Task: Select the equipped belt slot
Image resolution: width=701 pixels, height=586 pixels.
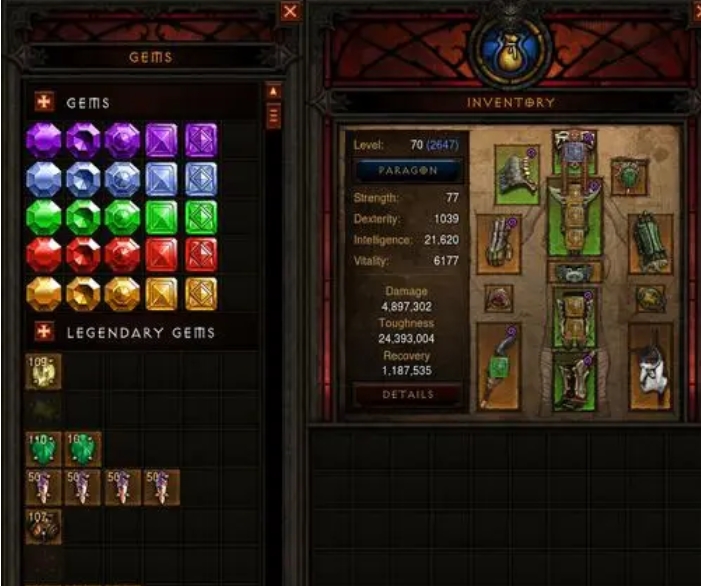Action: point(574,273)
